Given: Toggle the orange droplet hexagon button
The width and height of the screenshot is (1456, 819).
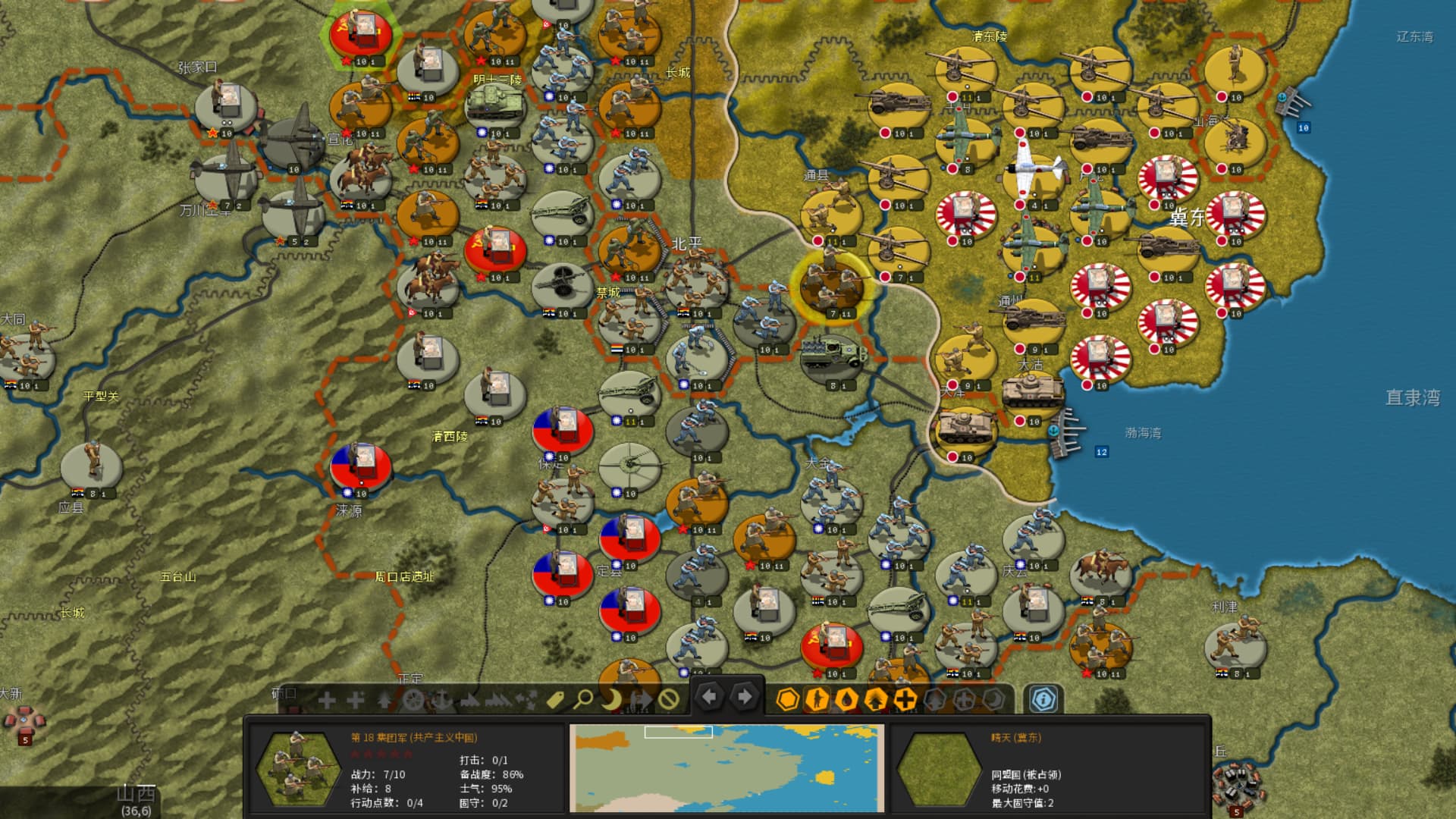Looking at the screenshot, I should pos(846,699).
